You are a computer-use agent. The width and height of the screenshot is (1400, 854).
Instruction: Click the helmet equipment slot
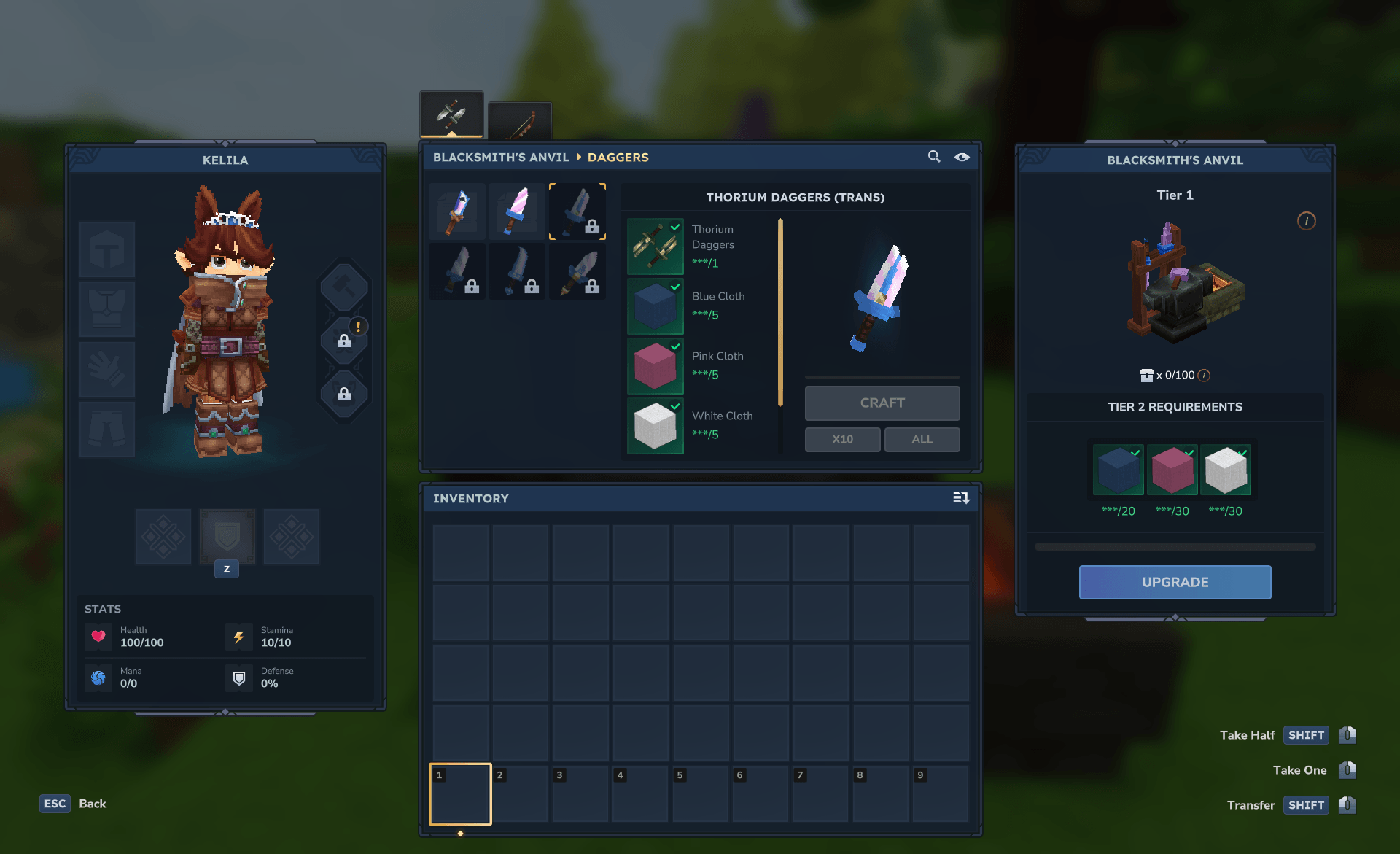107,249
